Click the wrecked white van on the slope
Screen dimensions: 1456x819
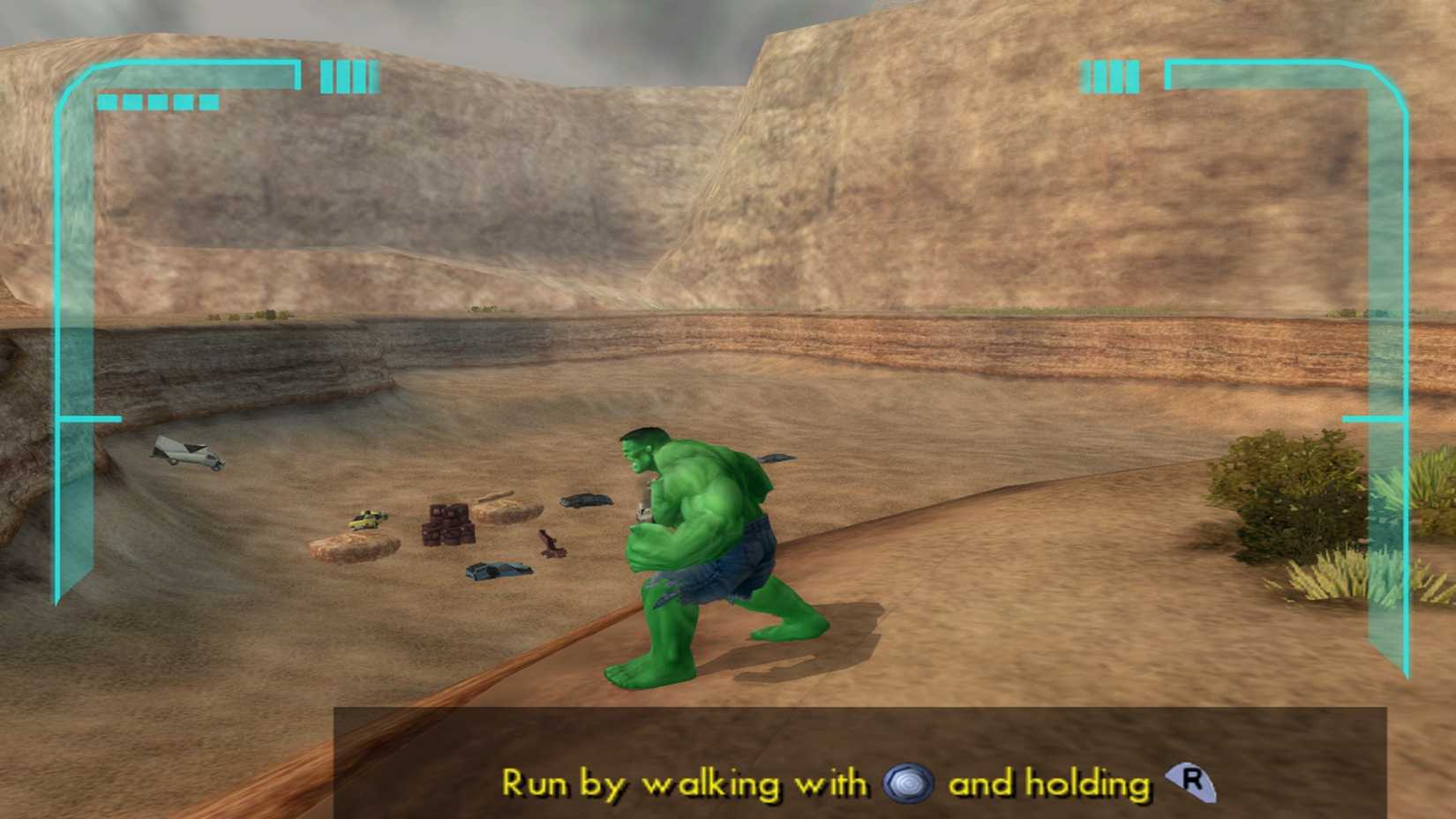pyautogui.click(x=185, y=453)
